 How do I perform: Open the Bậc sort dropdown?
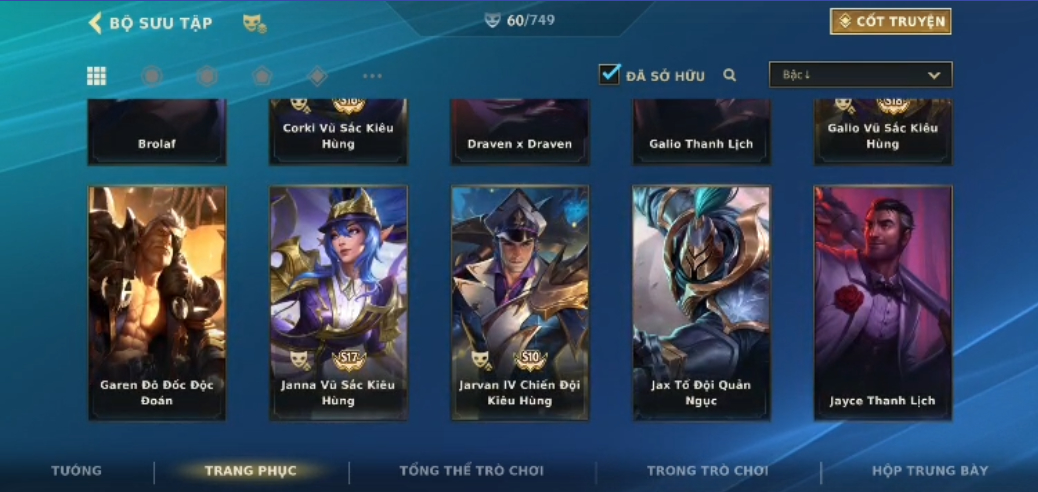click(860, 75)
